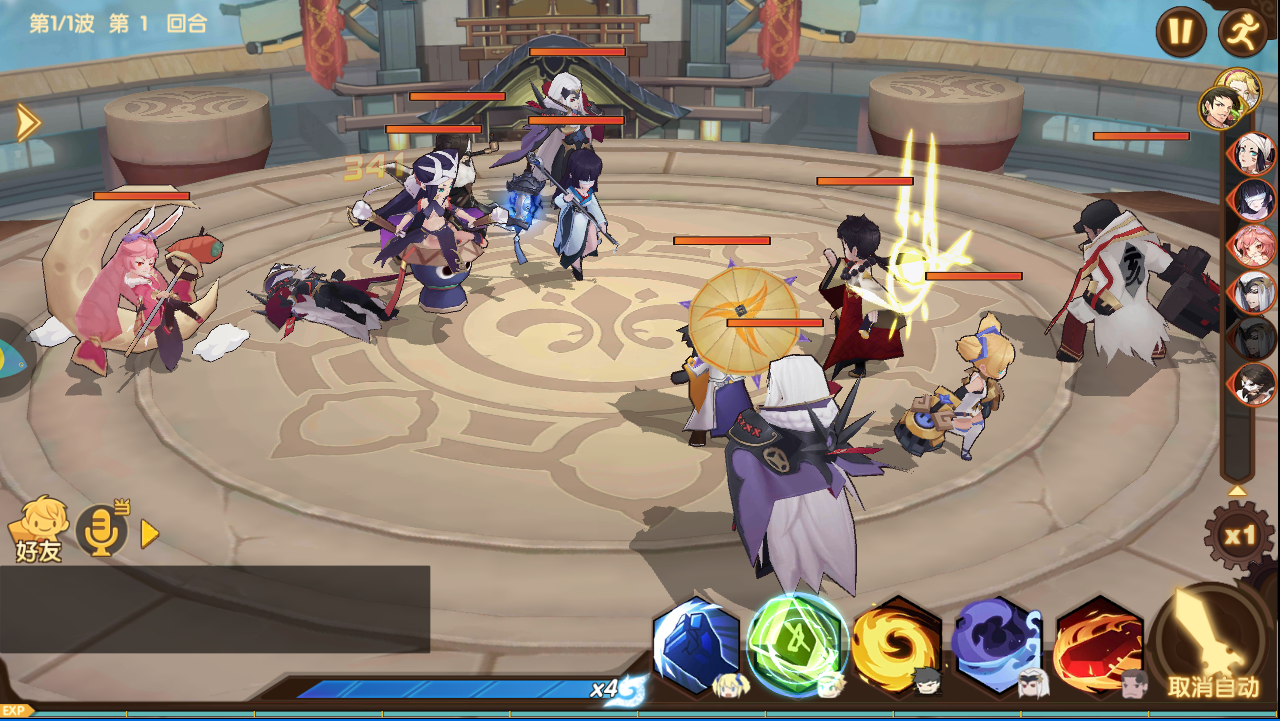Pause the battle
The width and height of the screenshot is (1280, 721).
click(x=1180, y=32)
